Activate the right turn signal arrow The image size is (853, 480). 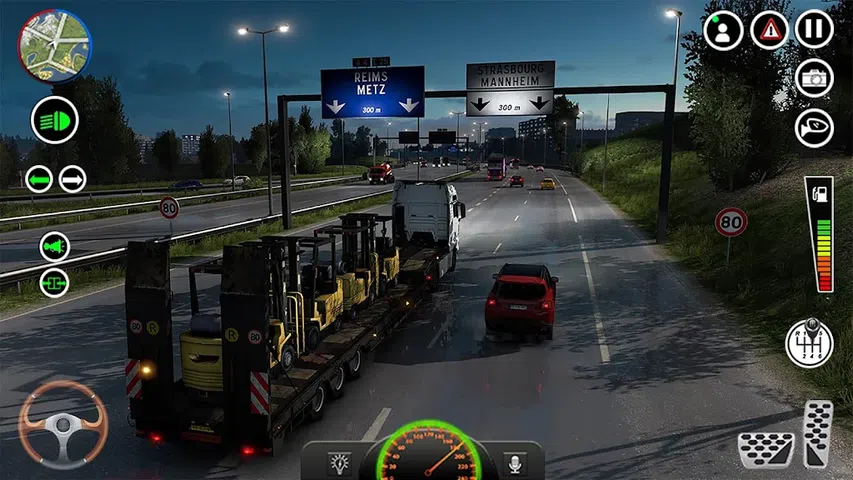[73, 179]
